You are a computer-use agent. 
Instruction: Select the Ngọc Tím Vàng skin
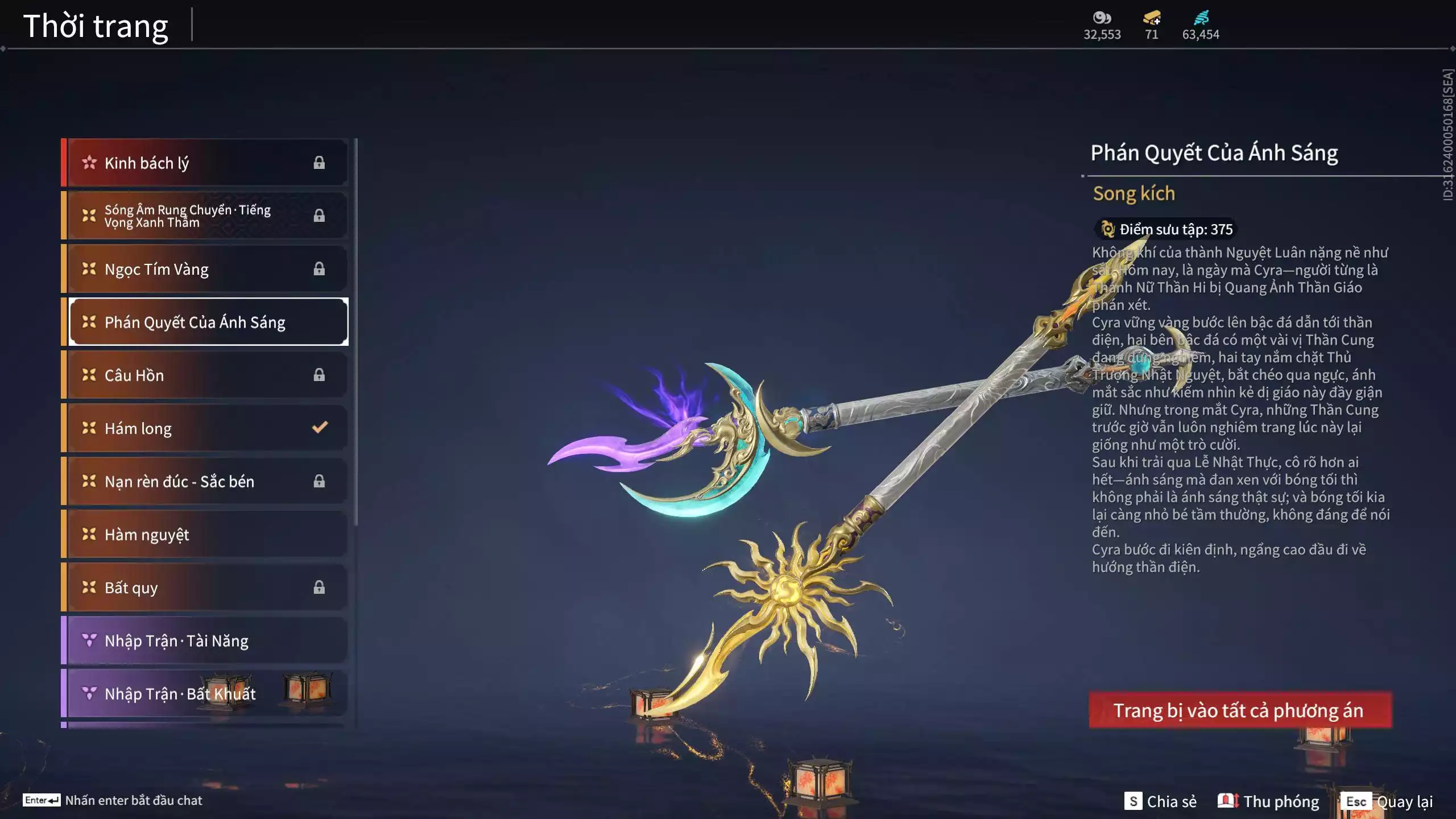tap(205, 269)
